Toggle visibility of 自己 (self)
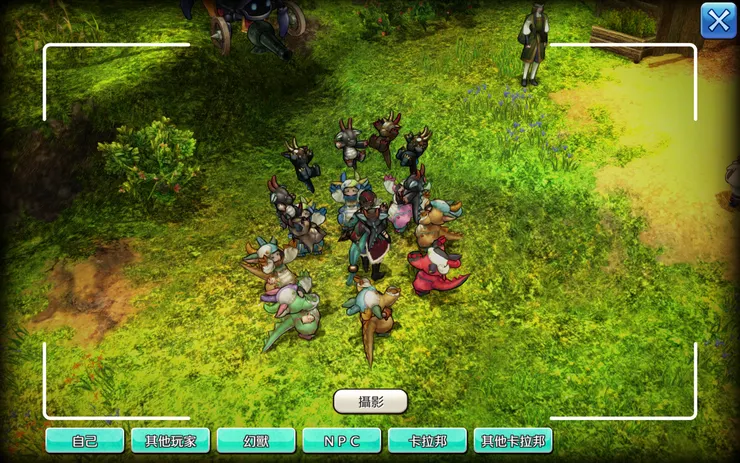The width and height of the screenshot is (740, 463). click(85, 440)
